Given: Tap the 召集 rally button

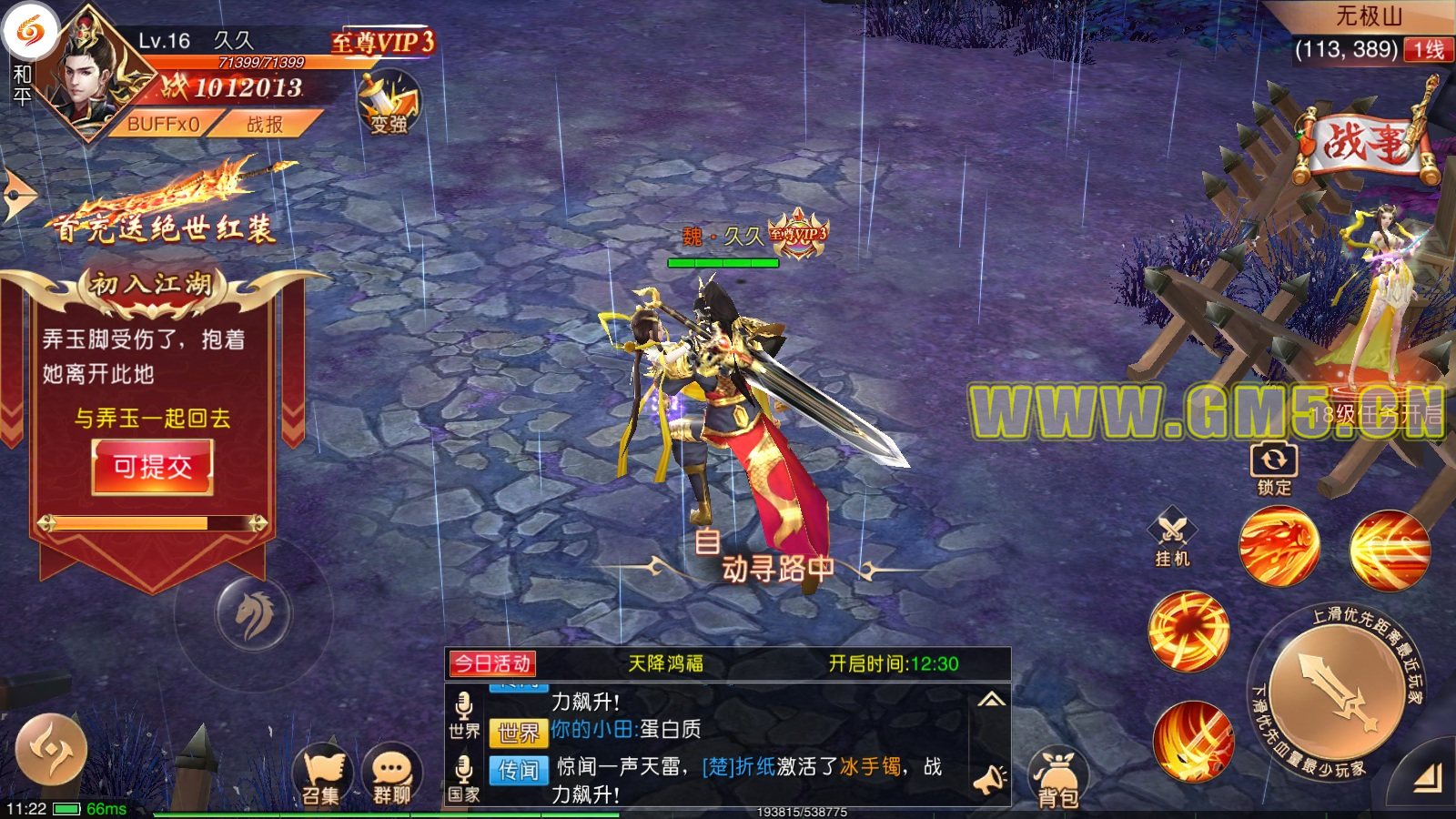Looking at the screenshot, I should click(322, 776).
